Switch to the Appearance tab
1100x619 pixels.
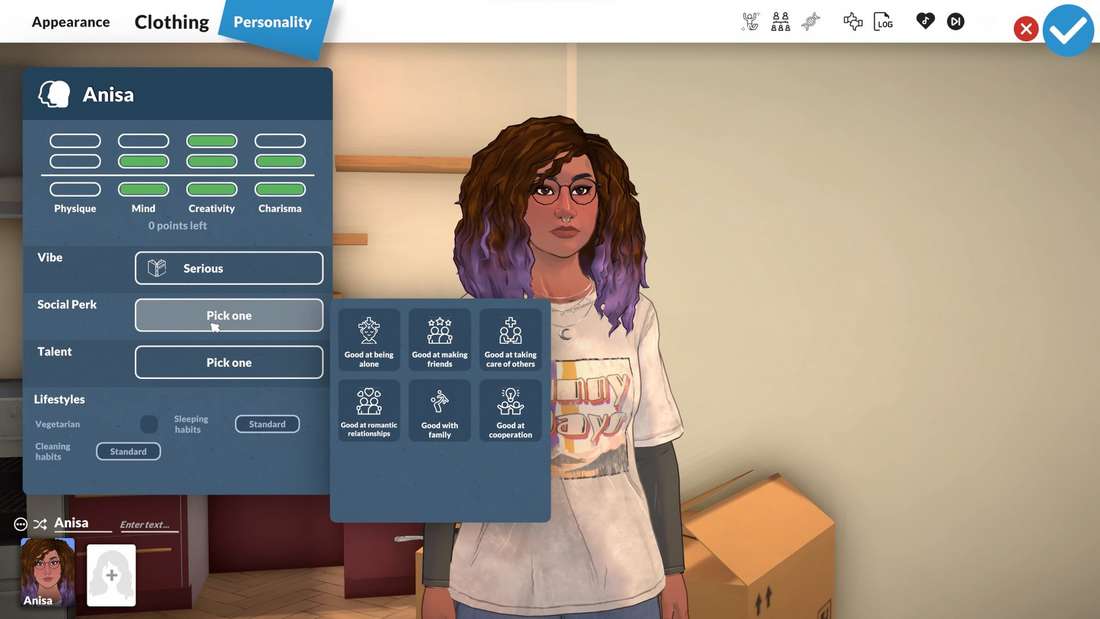coord(71,22)
